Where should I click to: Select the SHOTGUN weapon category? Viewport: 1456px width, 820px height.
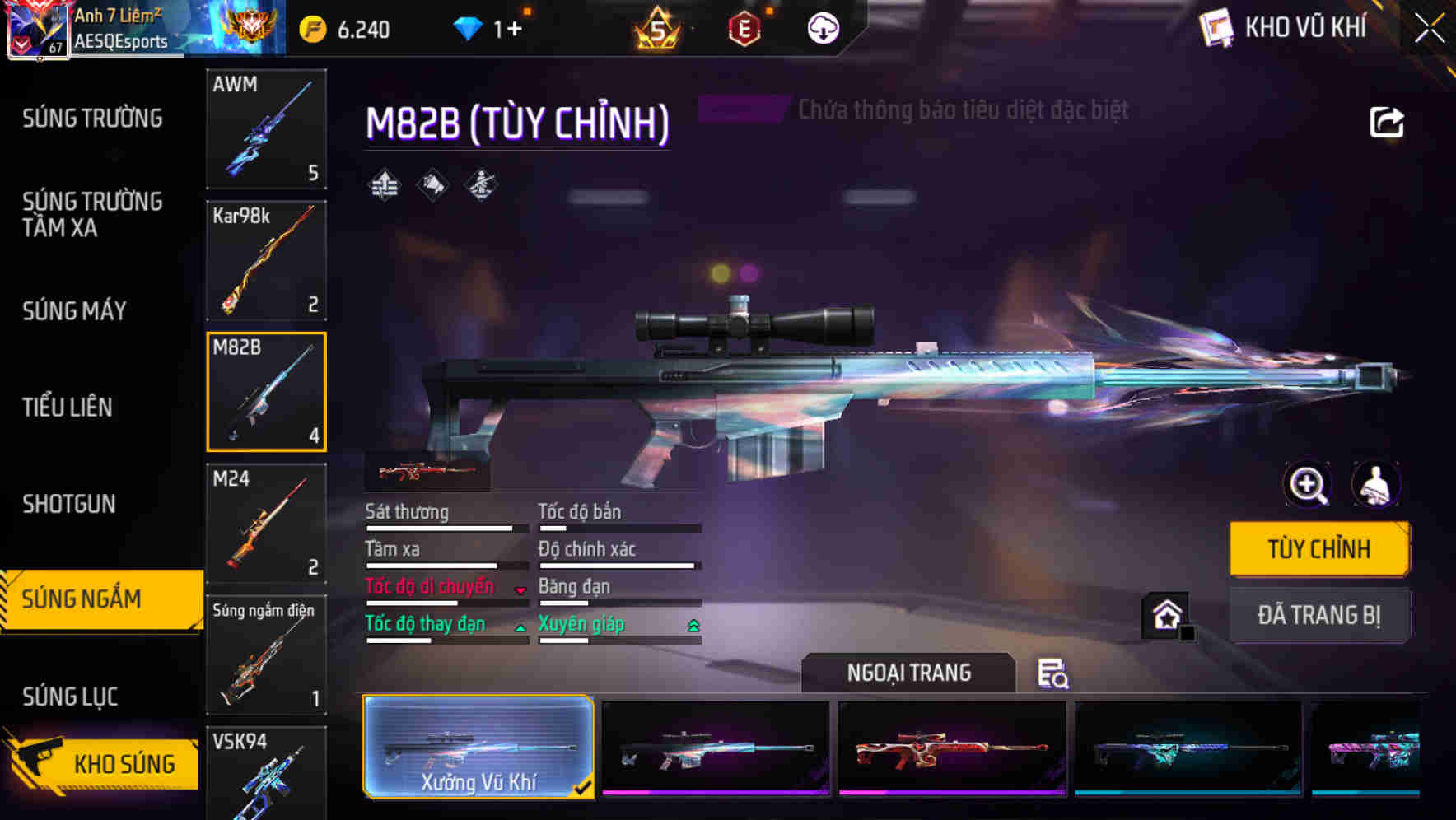pos(68,503)
